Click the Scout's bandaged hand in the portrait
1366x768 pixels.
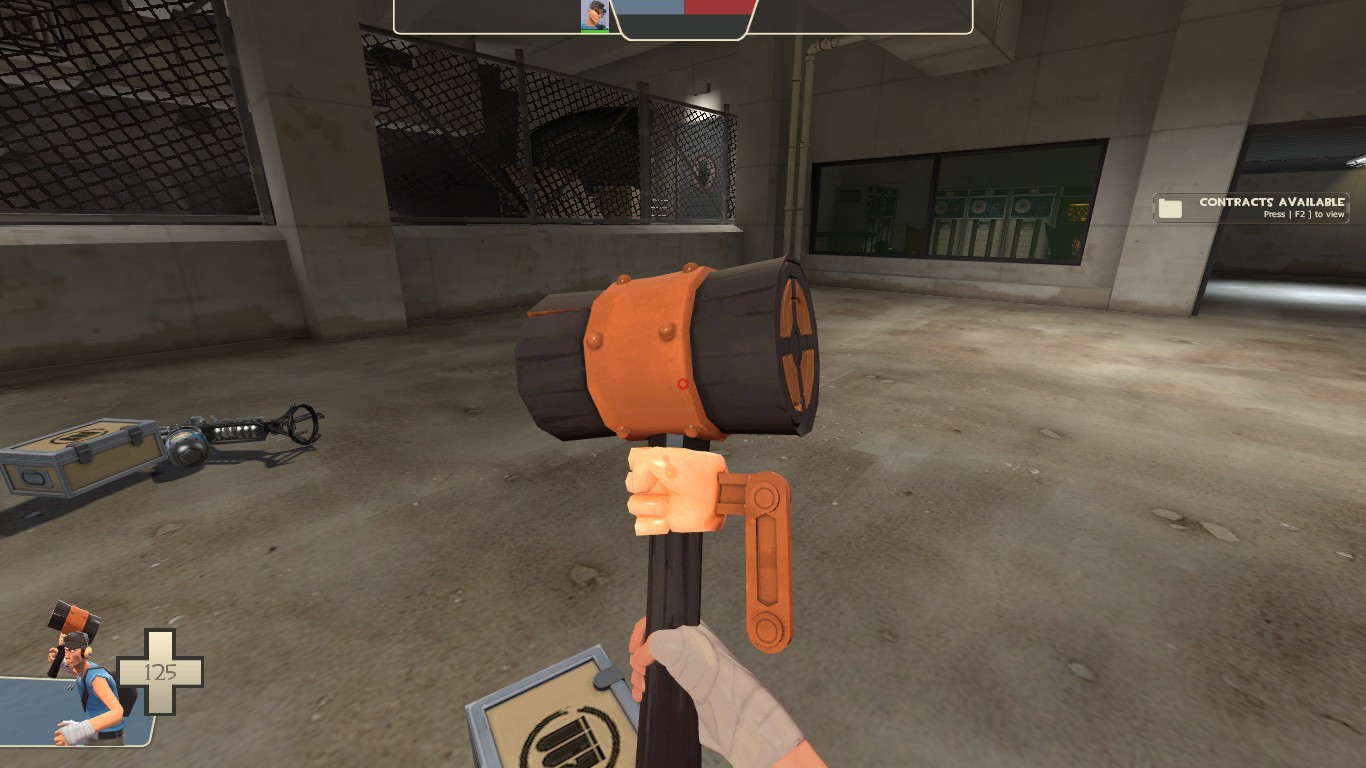(x=77, y=730)
